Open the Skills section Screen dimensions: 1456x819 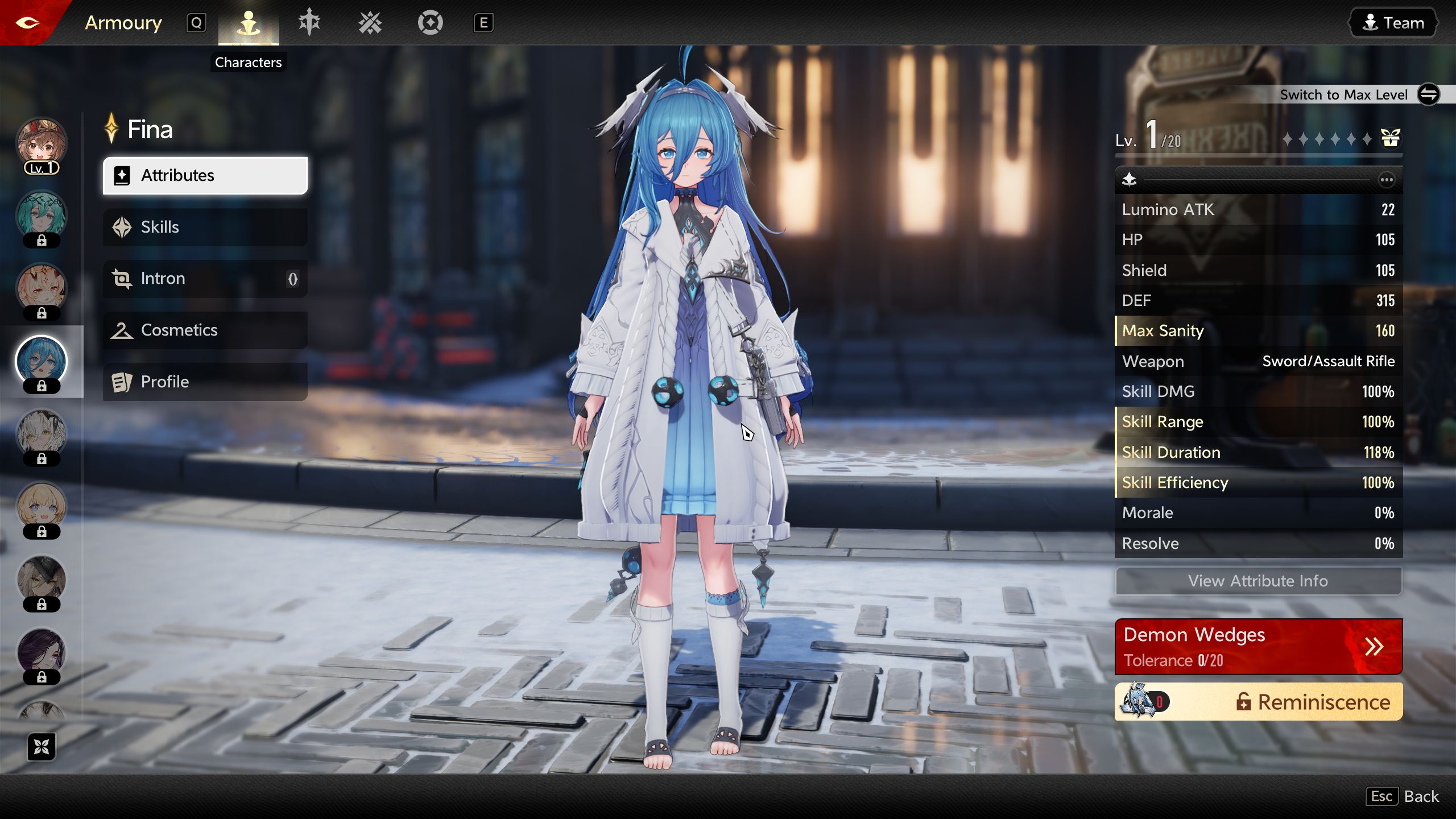(205, 227)
